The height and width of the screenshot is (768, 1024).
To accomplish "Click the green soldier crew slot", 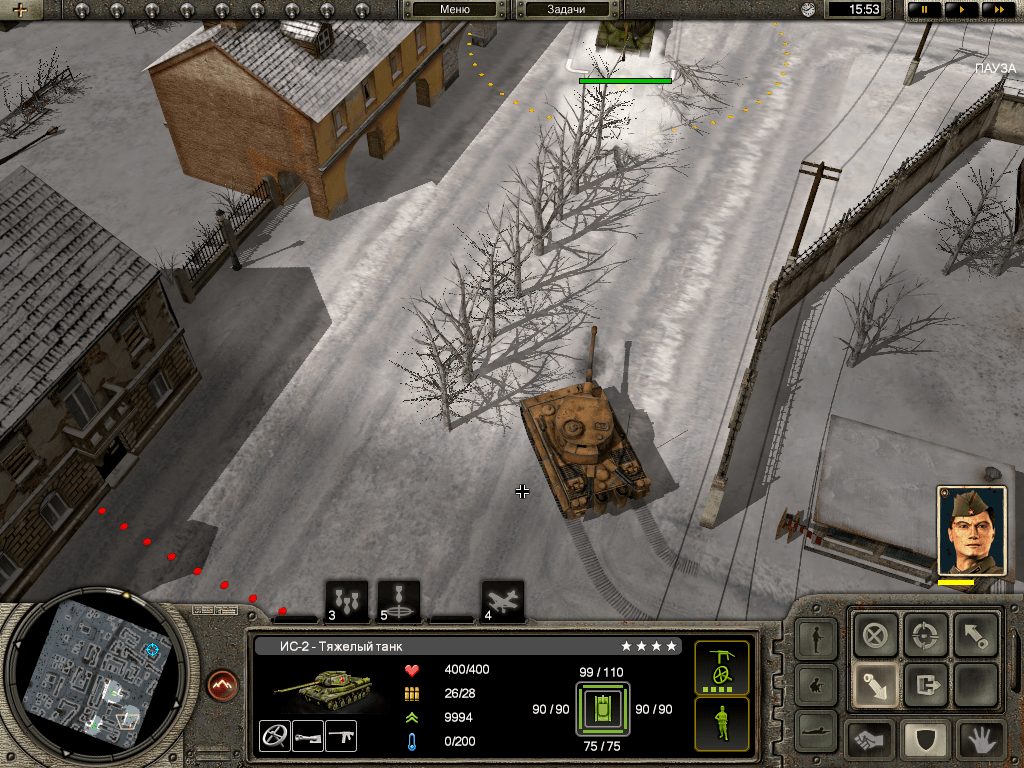I will (x=721, y=723).
